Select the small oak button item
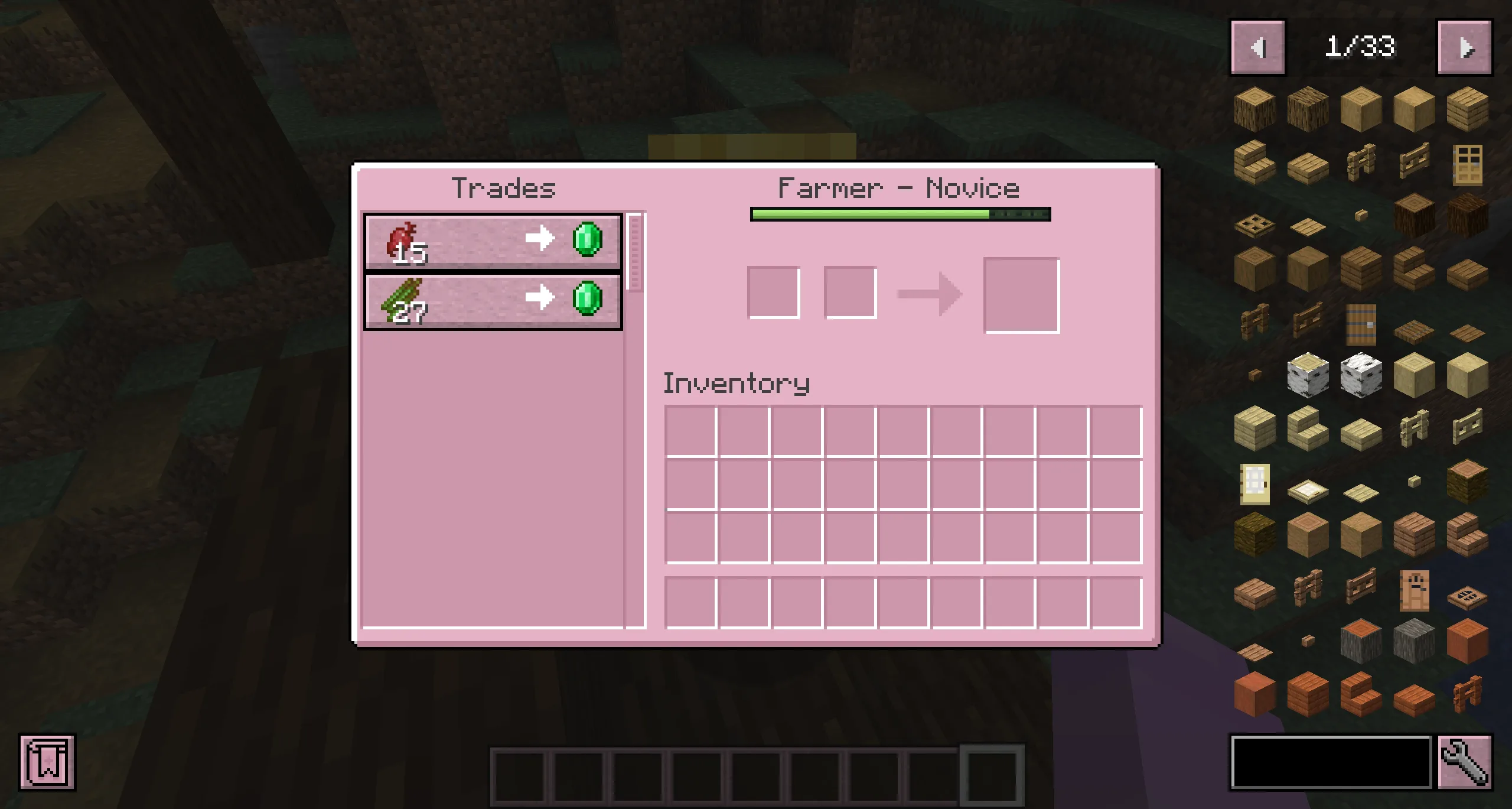The width and height of the screenshot is (1512, 809). pos(1360,215)
